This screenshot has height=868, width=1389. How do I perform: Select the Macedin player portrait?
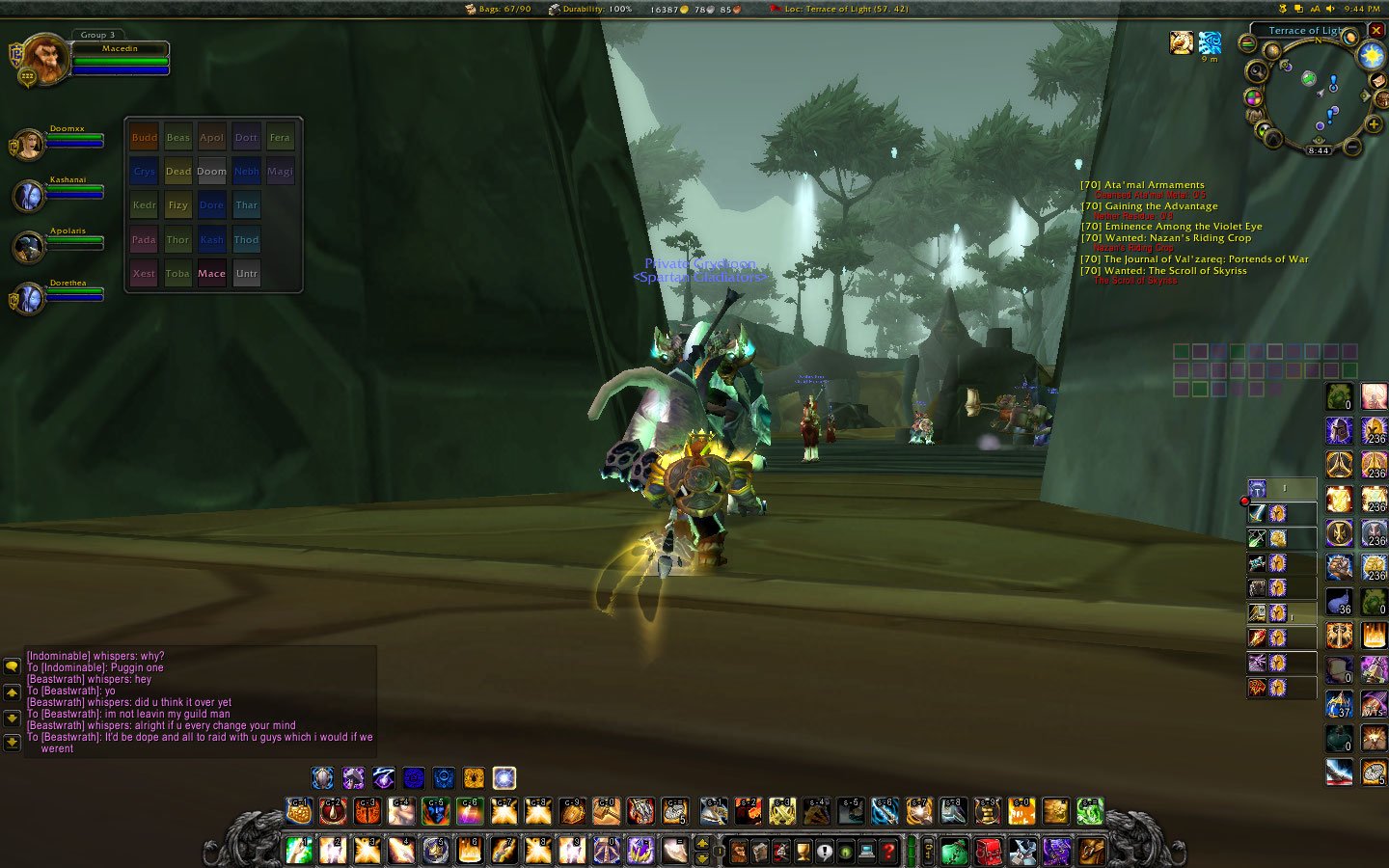(x=42, y=60)
